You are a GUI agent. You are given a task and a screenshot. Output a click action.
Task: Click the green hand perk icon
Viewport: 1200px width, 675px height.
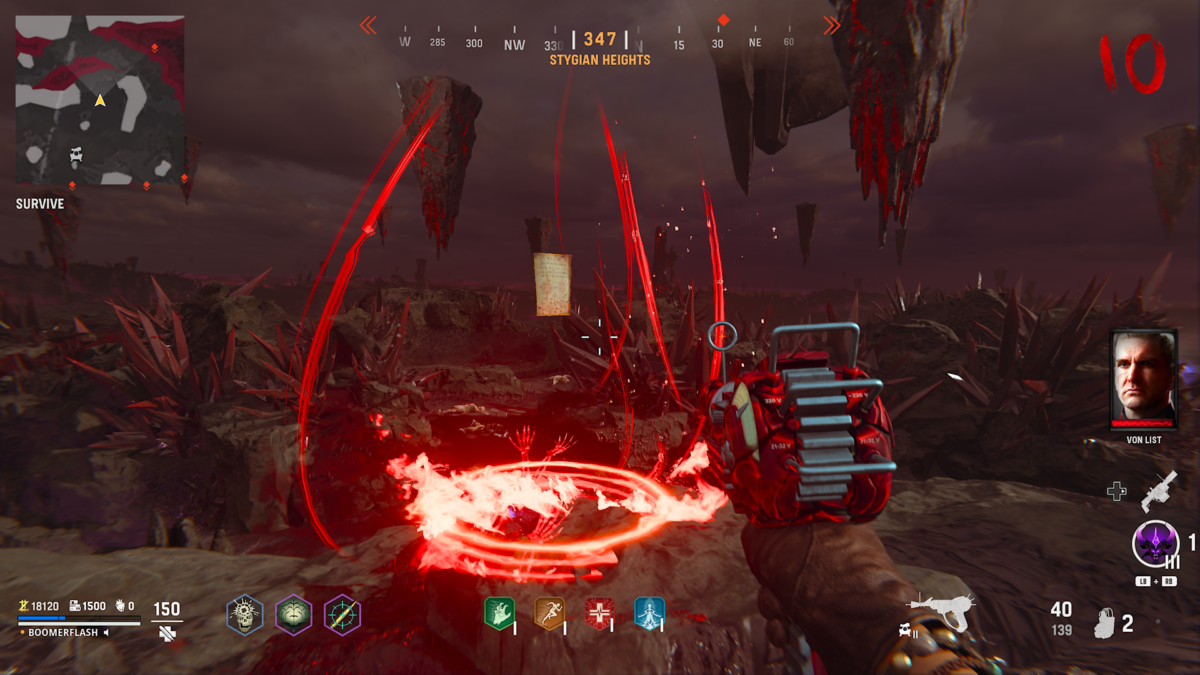point(499,613)
